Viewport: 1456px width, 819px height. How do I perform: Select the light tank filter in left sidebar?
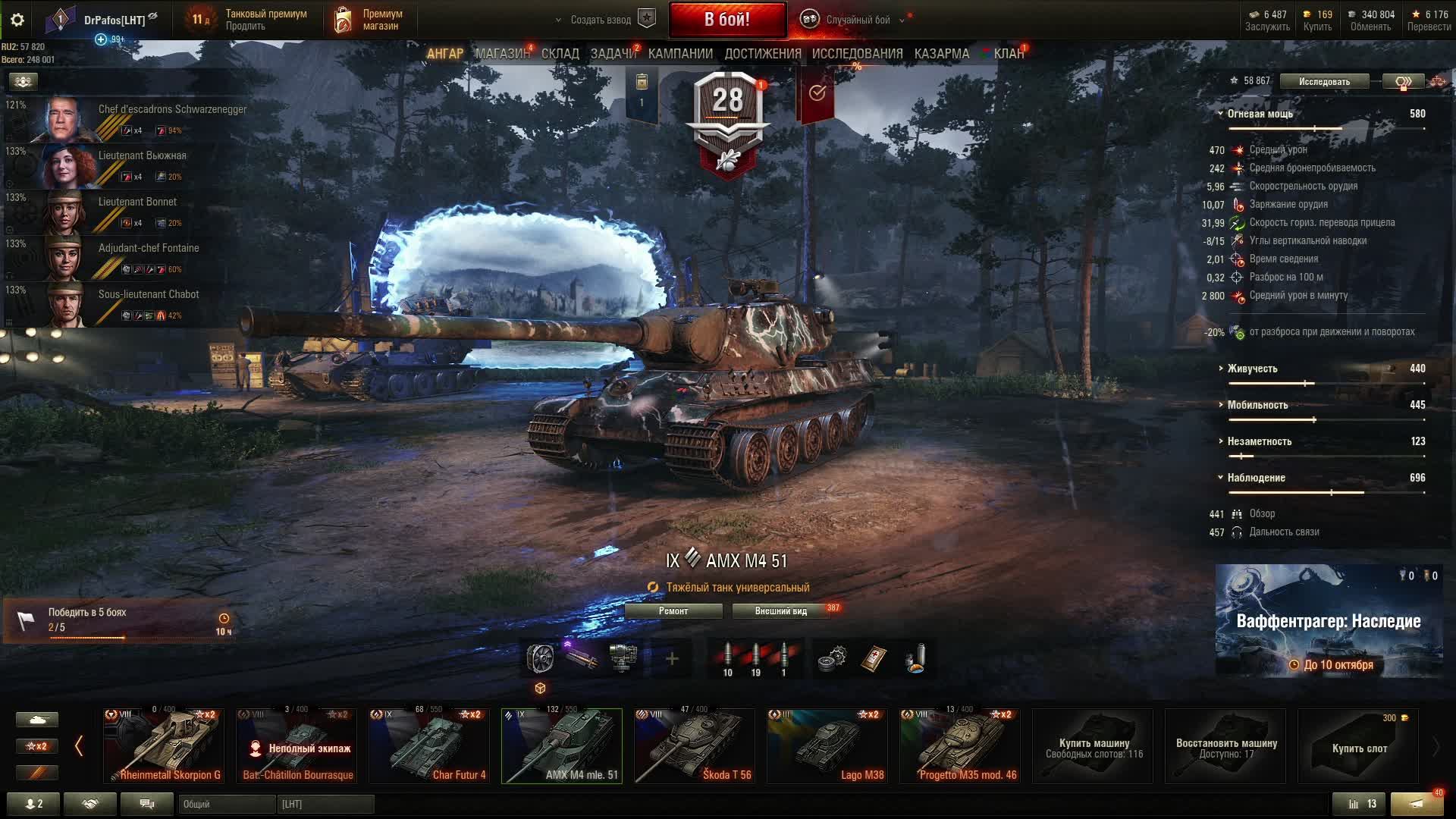[38, 719]
